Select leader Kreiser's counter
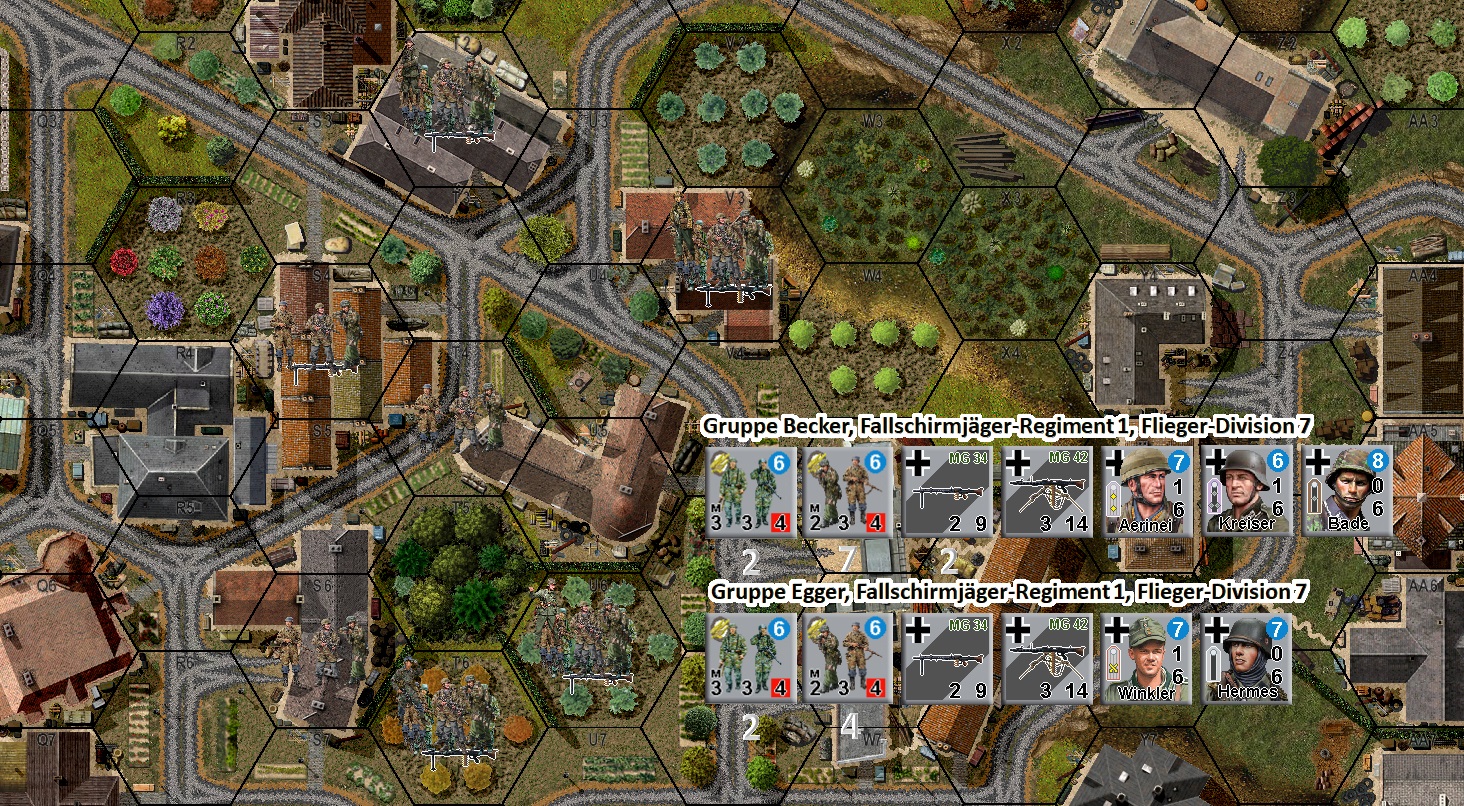 [1245, 492]
